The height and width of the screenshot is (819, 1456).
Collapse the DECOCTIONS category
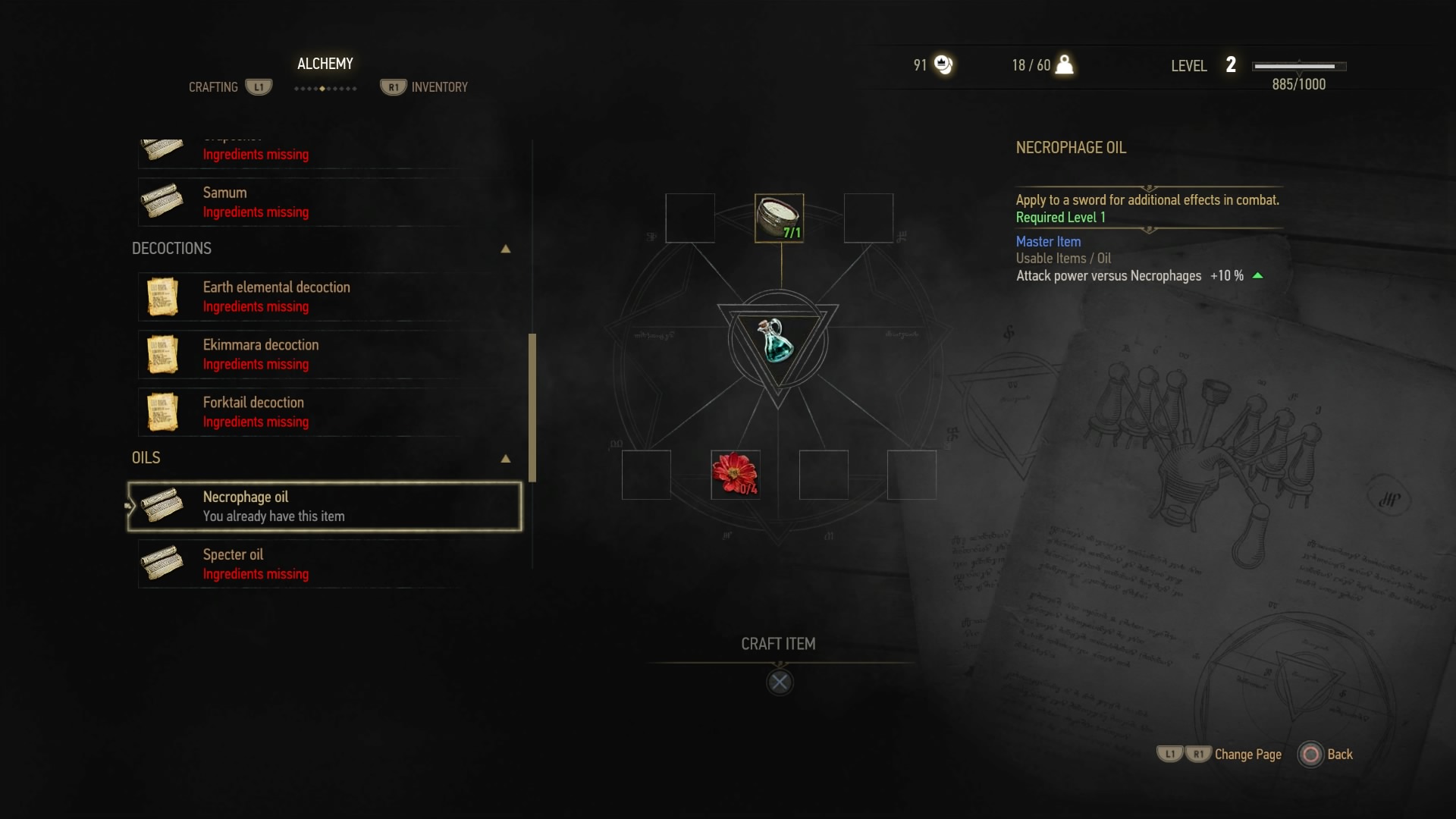[x=506, y=249]
